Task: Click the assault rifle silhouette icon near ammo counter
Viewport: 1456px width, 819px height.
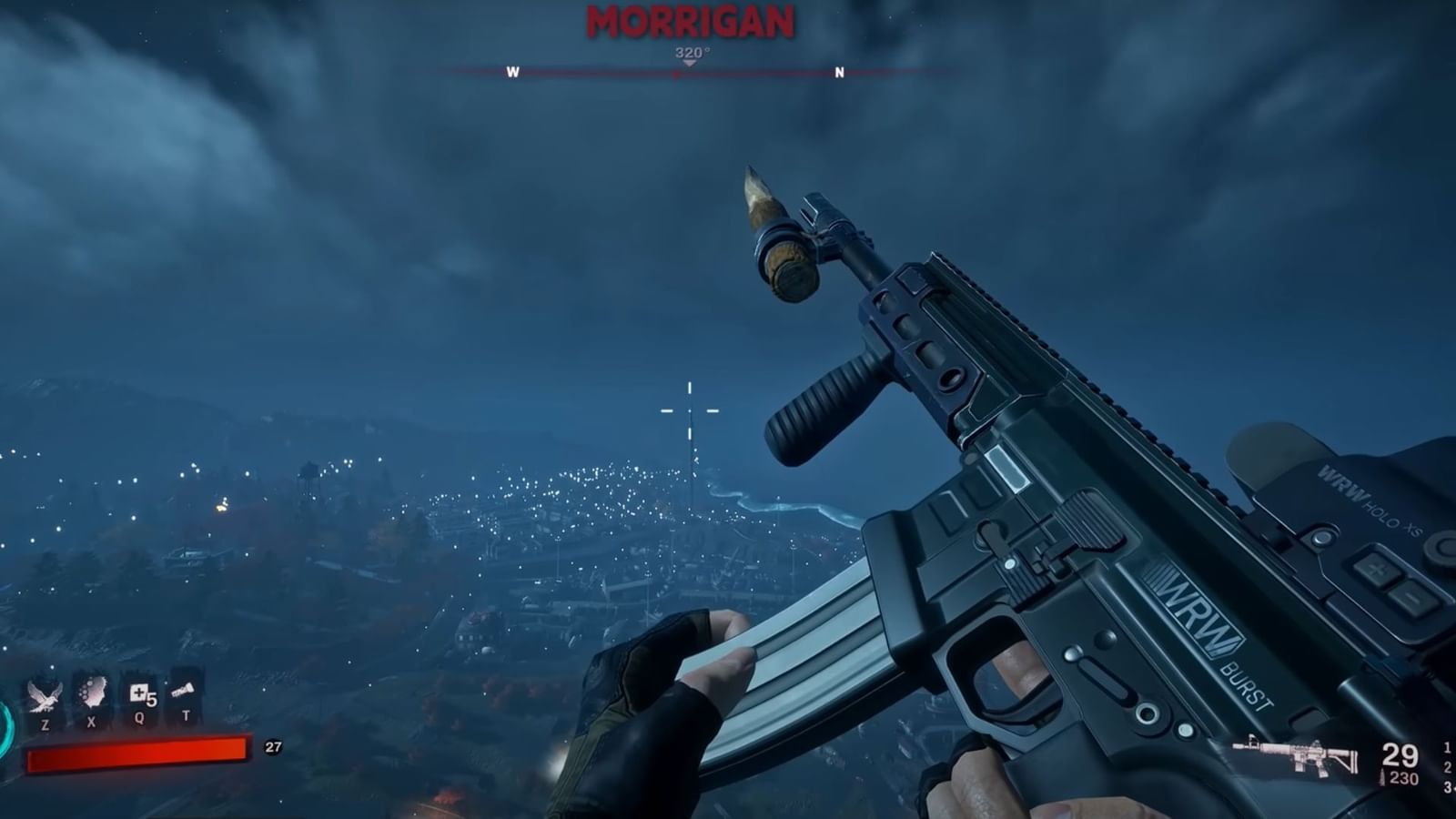Action: coord(1295,753)
